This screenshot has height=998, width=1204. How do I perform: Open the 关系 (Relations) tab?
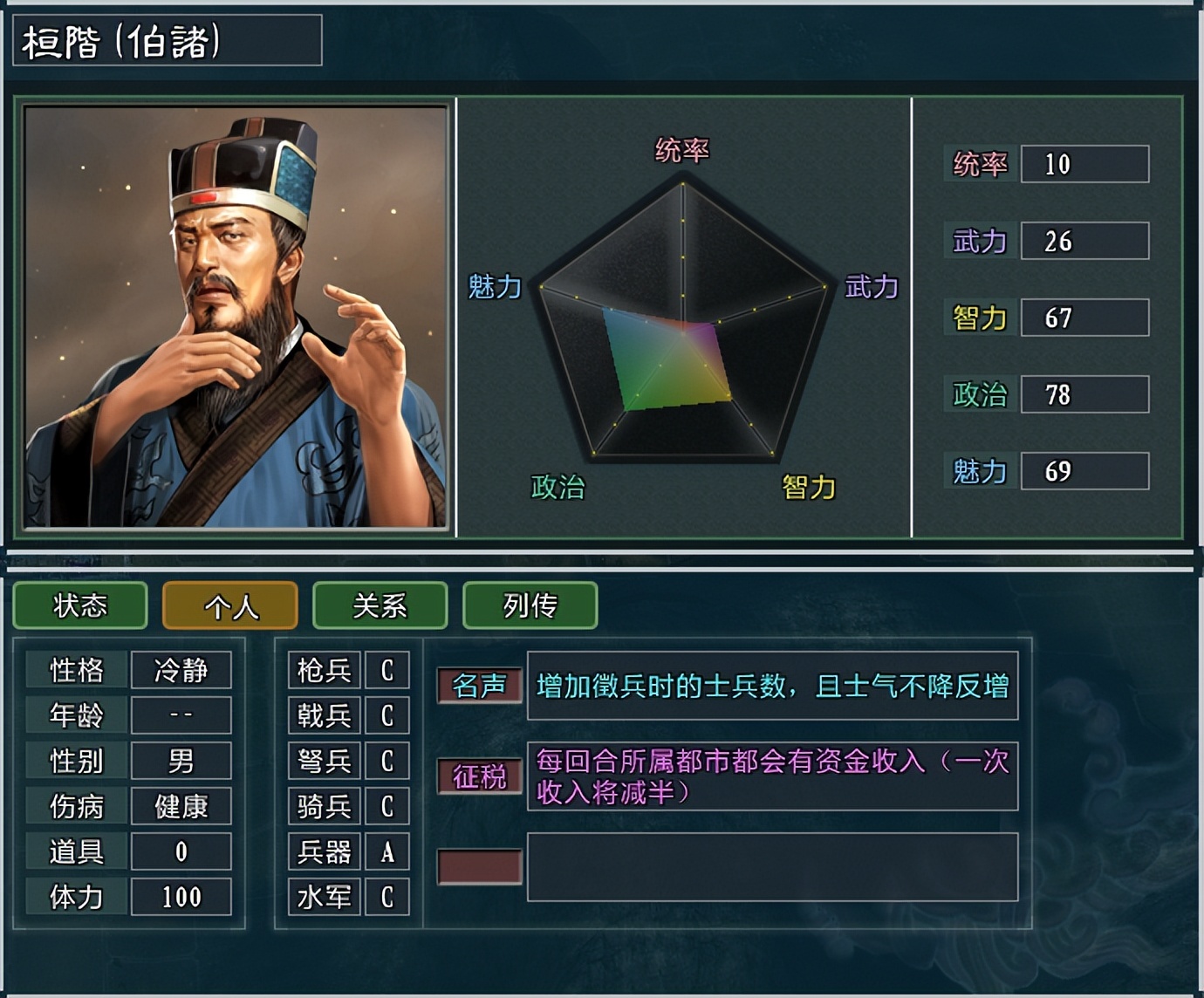click(x=379, y=605)
